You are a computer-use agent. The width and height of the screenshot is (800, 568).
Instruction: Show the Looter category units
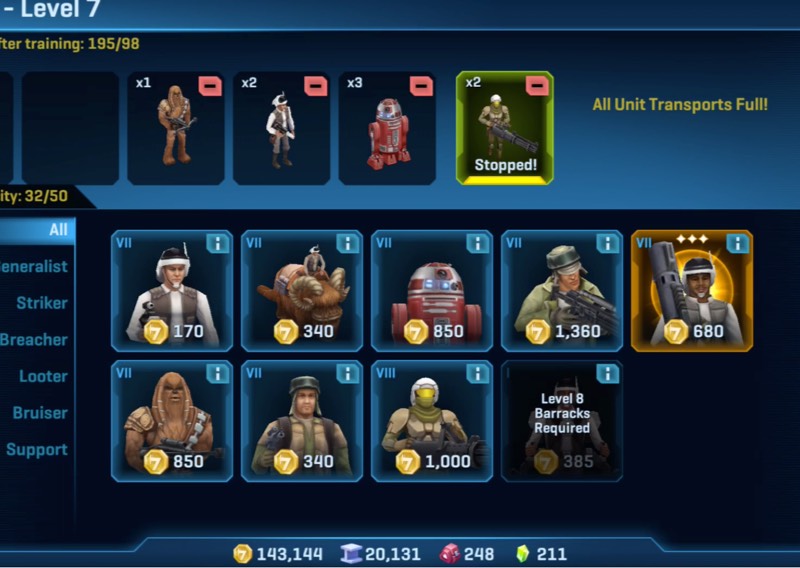click(44, 376)
